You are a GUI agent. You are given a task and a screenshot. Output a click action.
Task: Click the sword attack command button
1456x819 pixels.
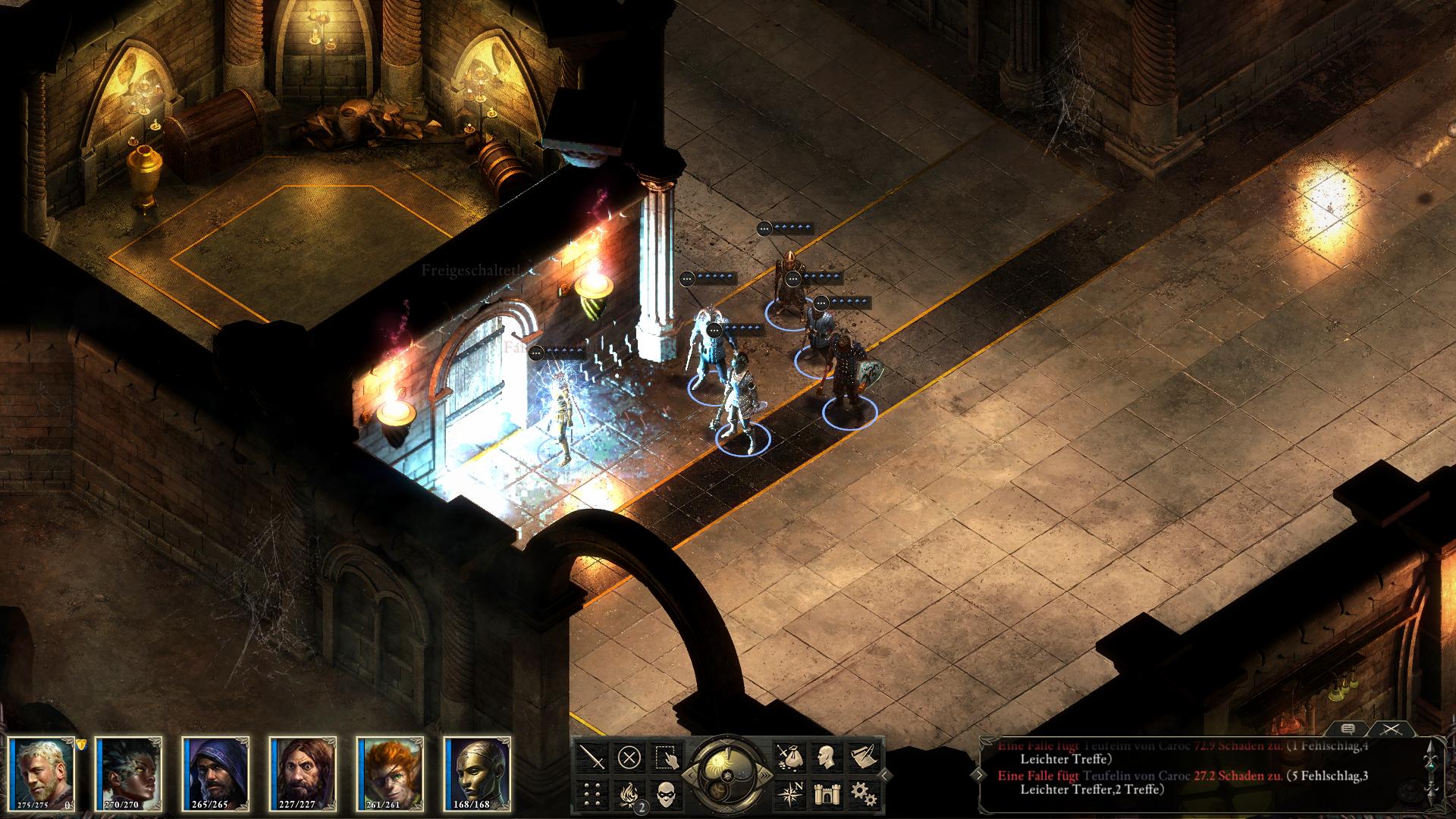[592, 757]
